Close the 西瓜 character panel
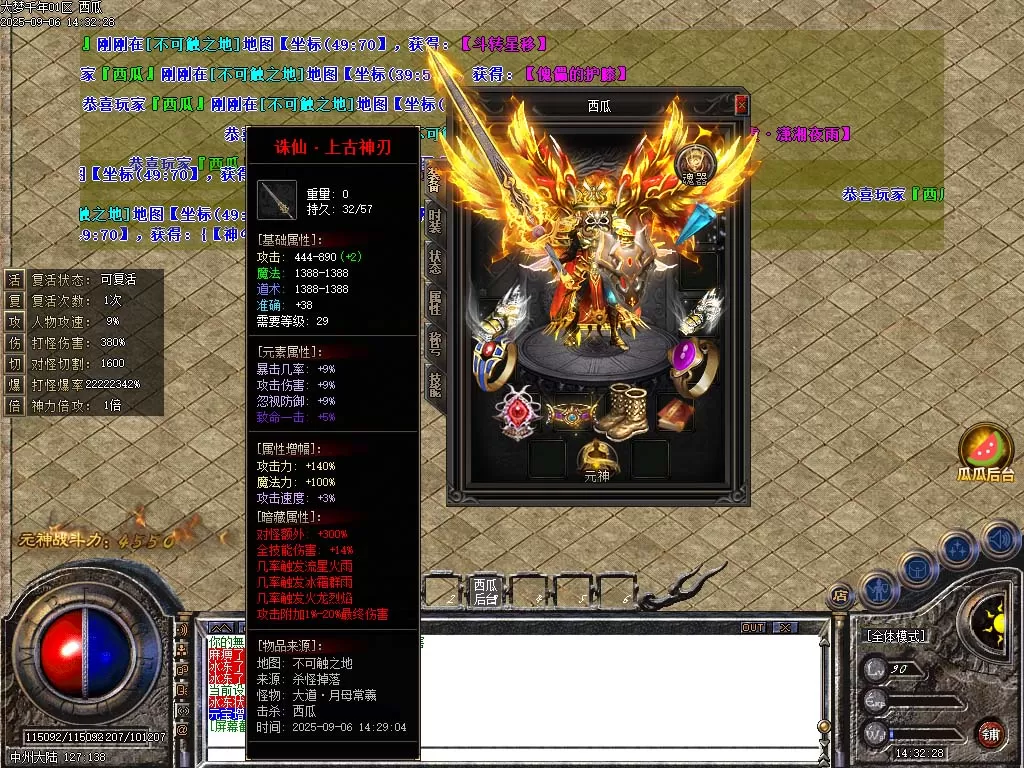The height and width of the screenshot is (768, 1024). 741,104
